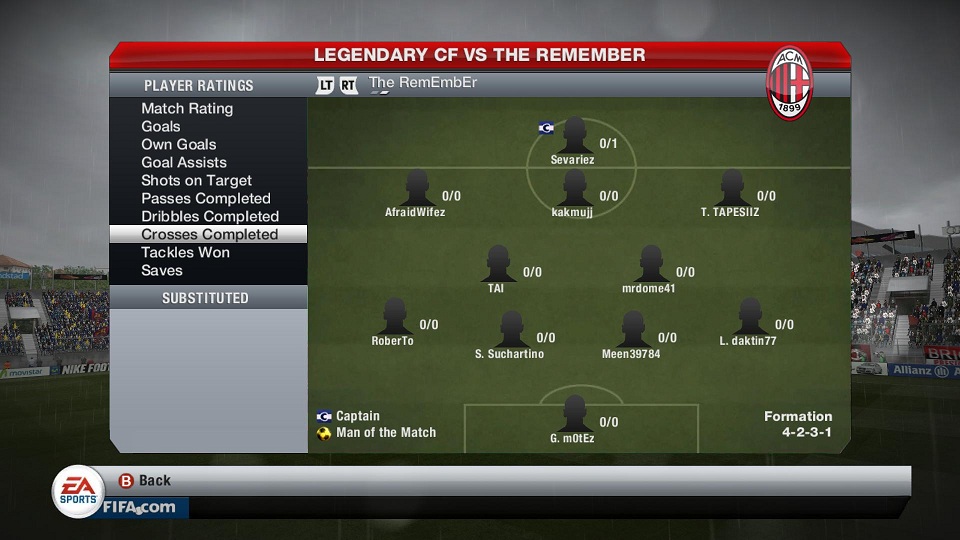
Task: Click the highlighted Crosses Completed entry
Action: click(209, 235)
